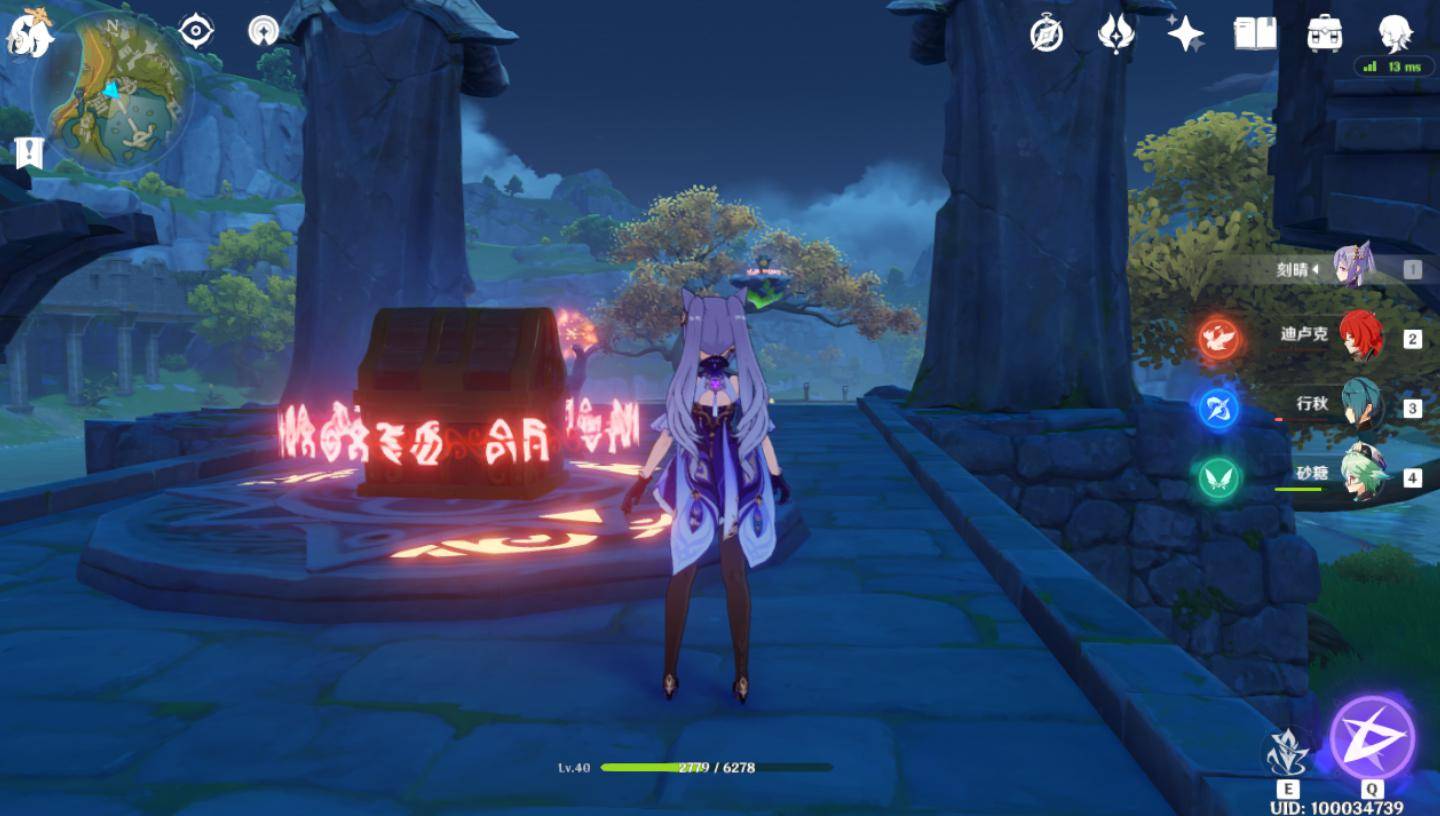Unleash the purple elemental burst

[x=1372, y=738]
